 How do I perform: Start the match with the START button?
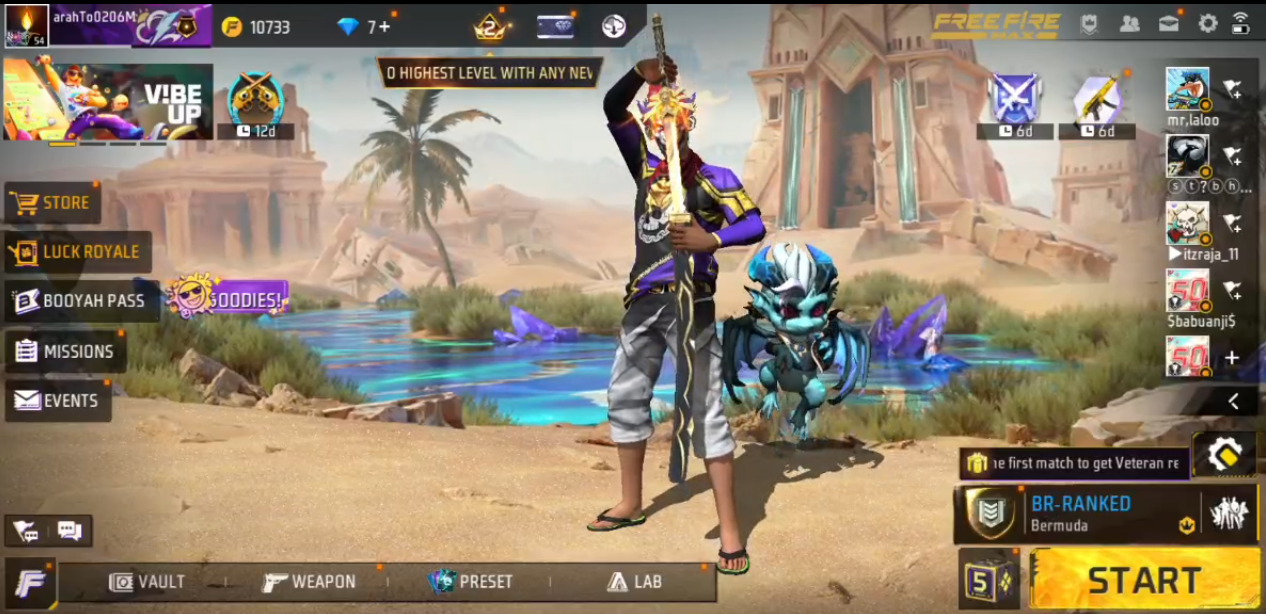click(1144, 580)
